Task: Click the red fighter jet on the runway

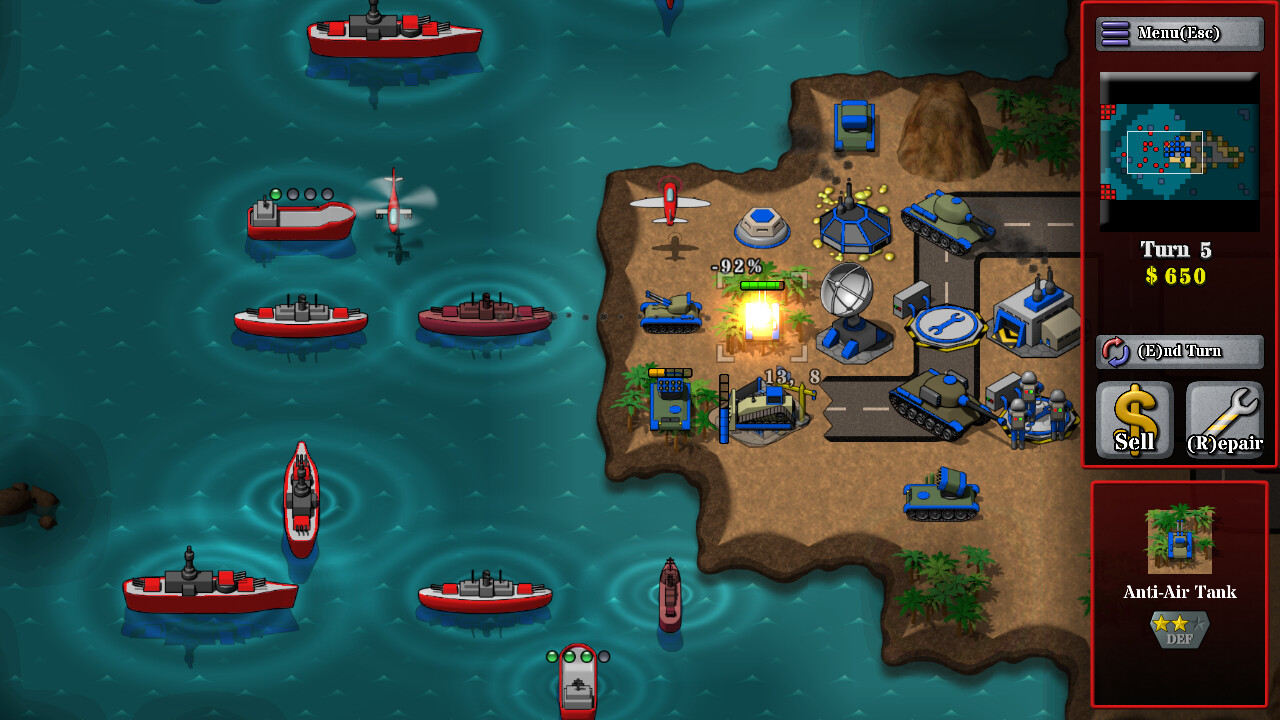Action: (x=668, y=205)
